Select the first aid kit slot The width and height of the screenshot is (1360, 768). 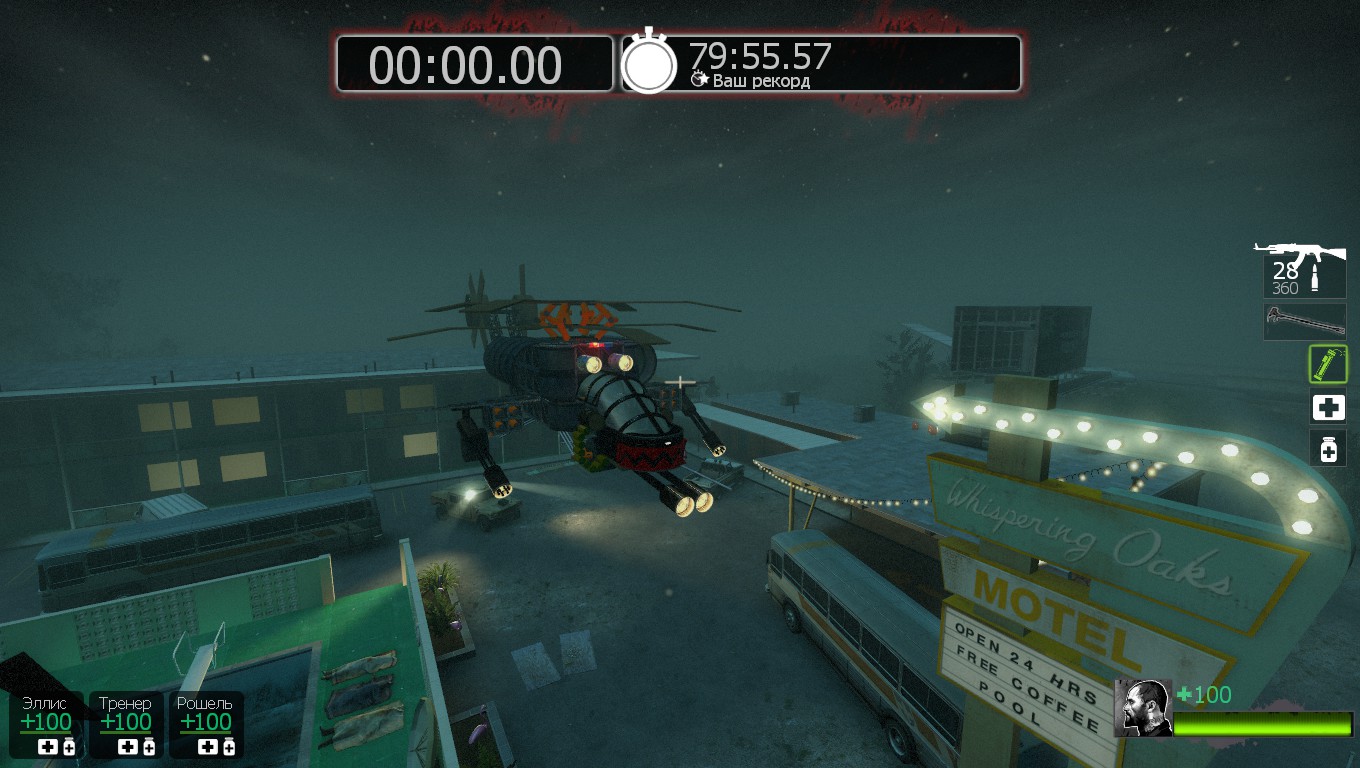coord(1328,407)
